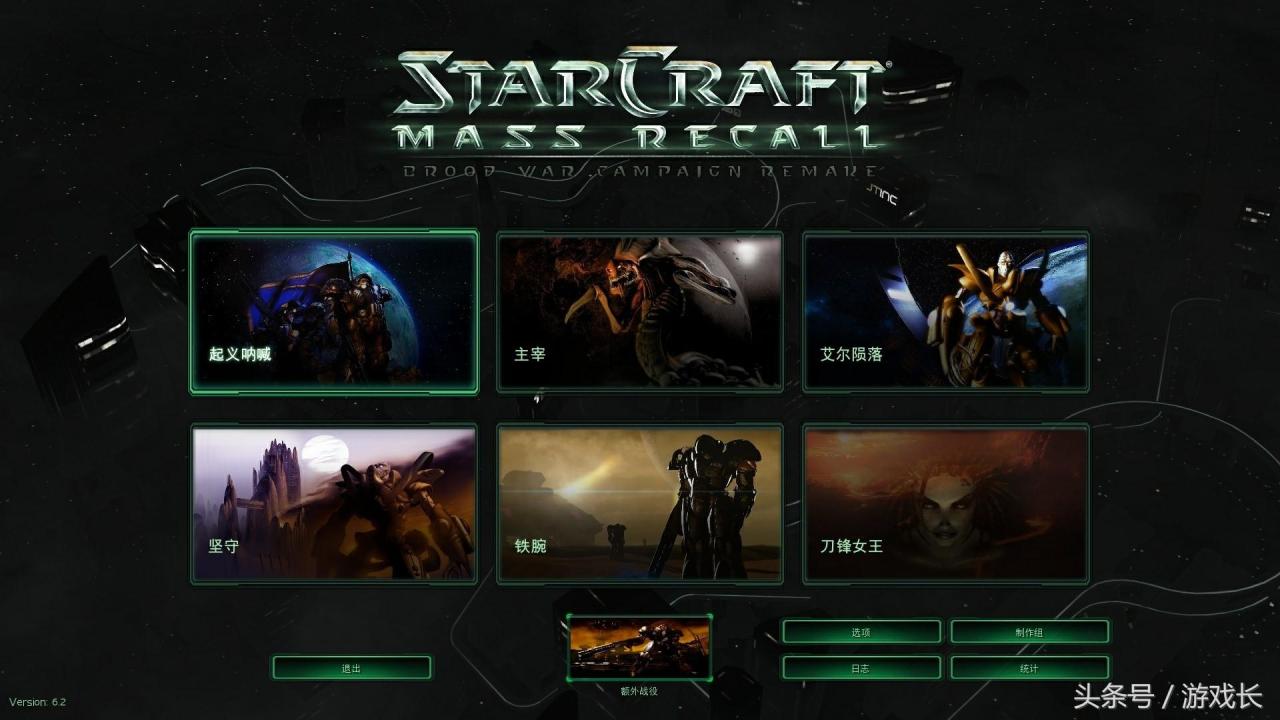View the 统计 statistics screen

1029,668
